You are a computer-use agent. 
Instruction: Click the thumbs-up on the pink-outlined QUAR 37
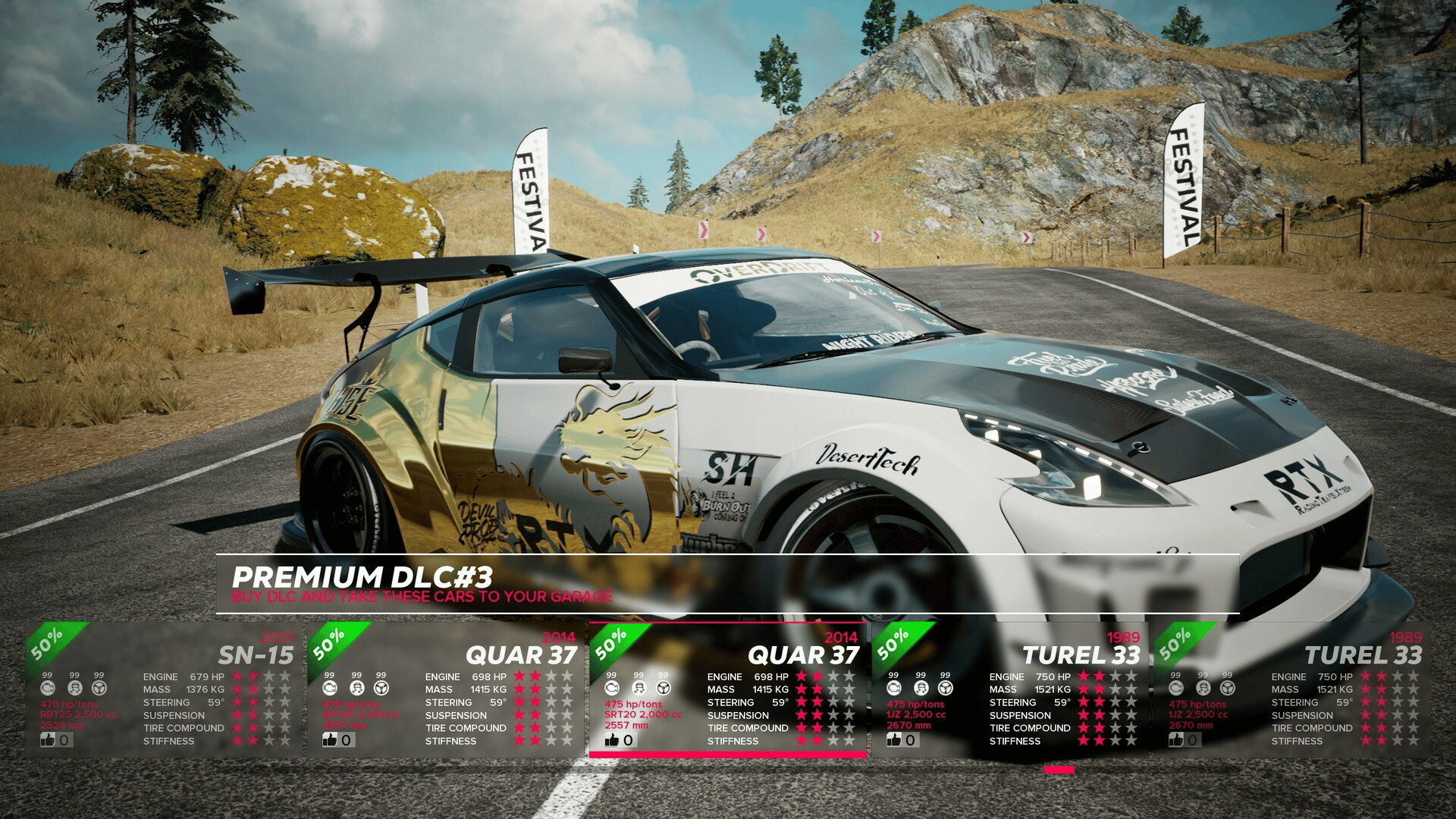(613, 739)
